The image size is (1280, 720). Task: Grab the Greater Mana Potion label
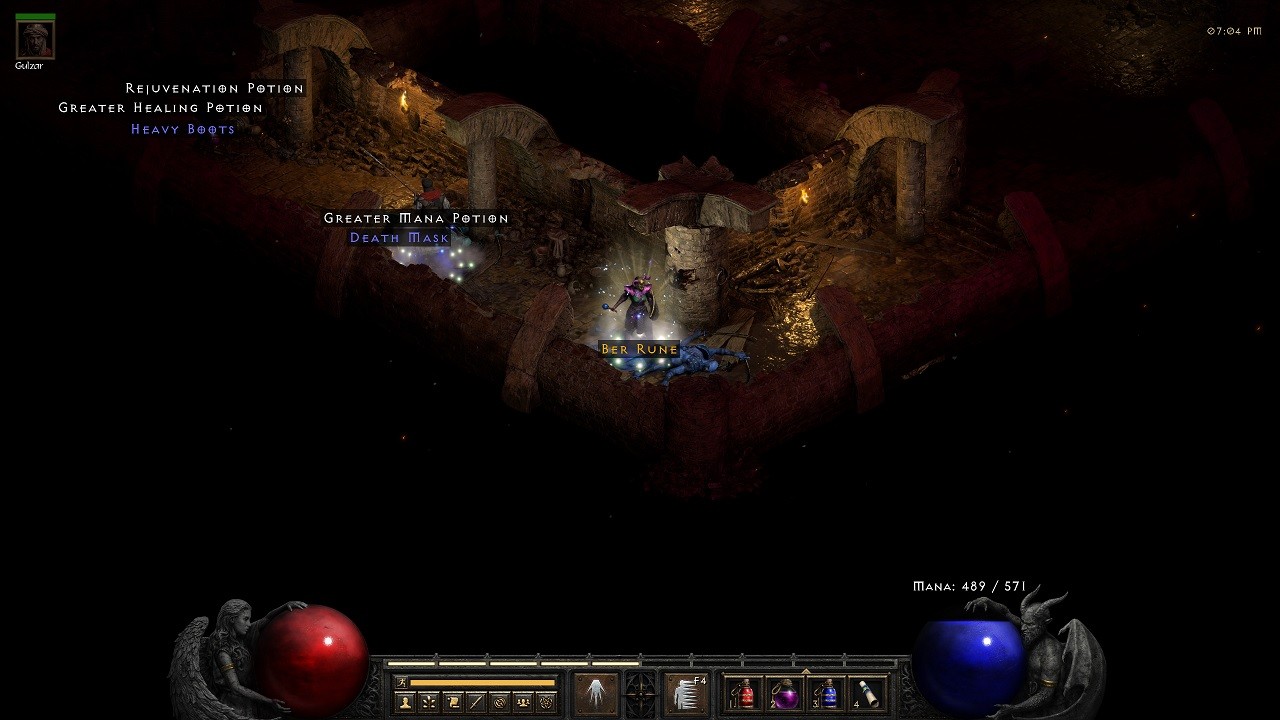(x=416, y=218)
